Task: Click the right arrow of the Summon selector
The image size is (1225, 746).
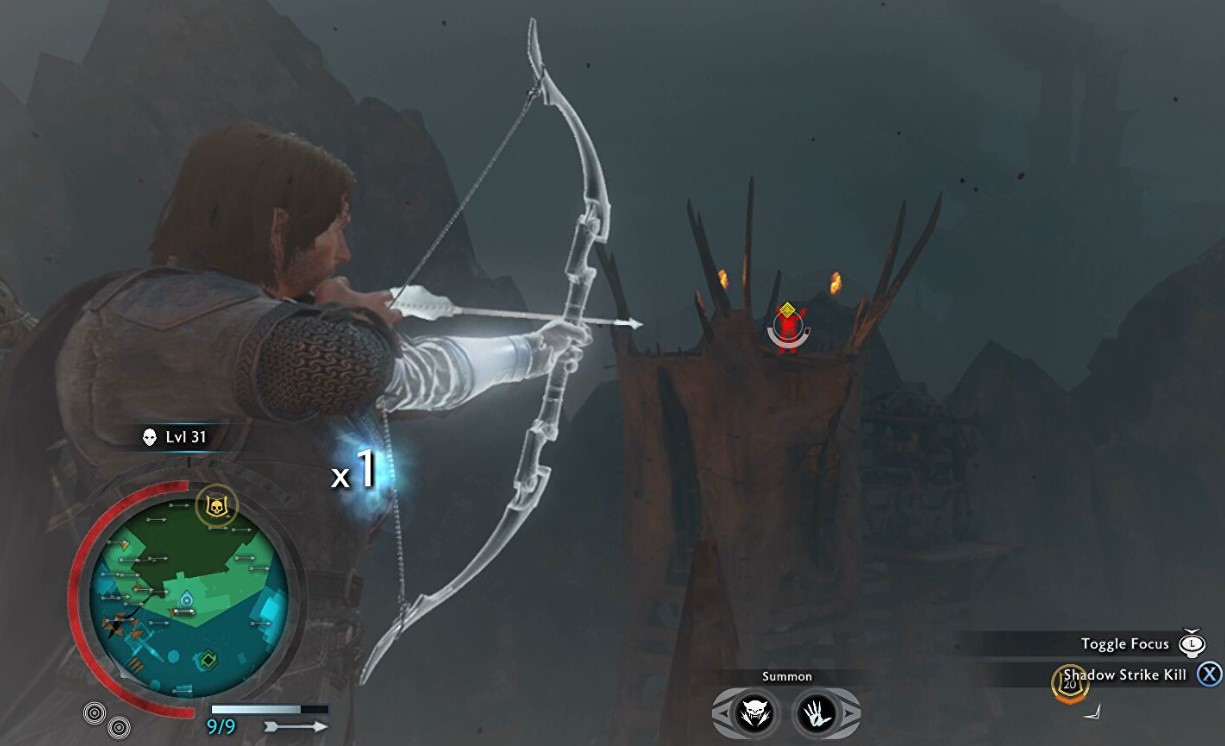Action: point(850,712)
